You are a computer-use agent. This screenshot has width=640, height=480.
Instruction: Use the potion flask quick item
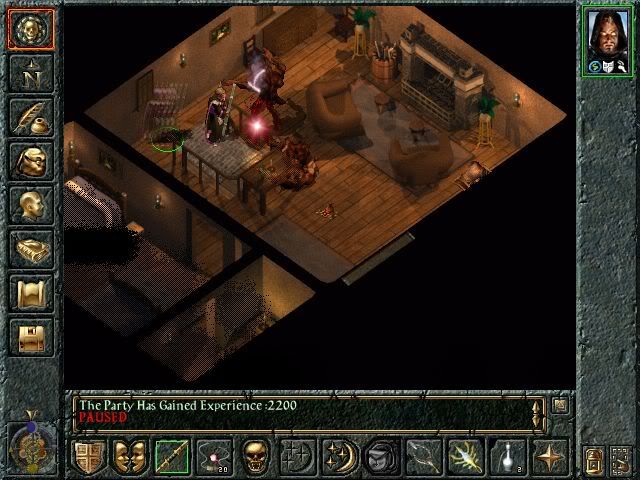[x=507, y=458]
